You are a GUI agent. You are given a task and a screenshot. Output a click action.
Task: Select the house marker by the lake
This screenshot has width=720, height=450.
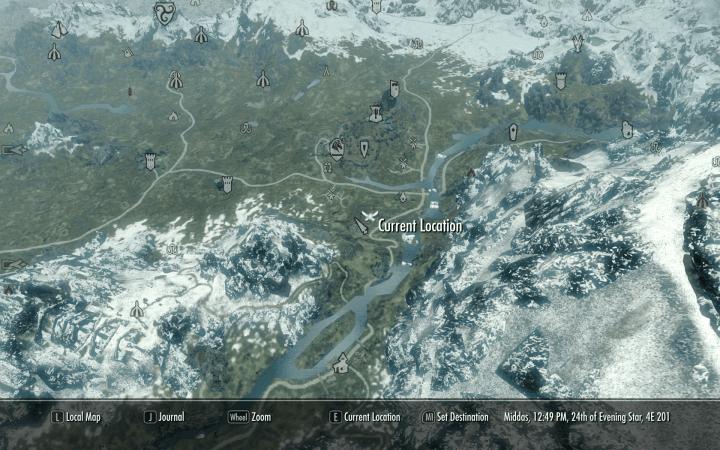(x=341, y=363)
